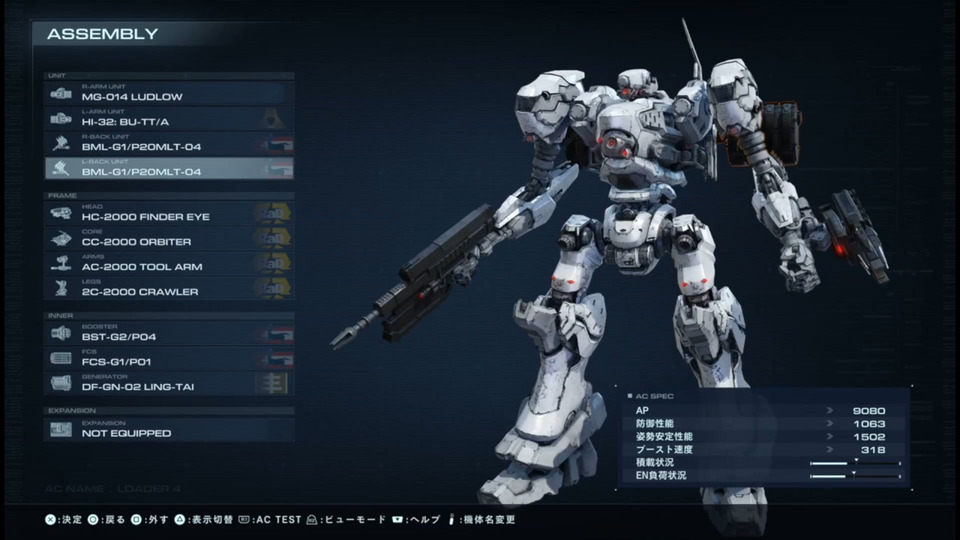
Task: Choose the HI-32: BU-TT/A left arm unit
Action: pos(168,119)
